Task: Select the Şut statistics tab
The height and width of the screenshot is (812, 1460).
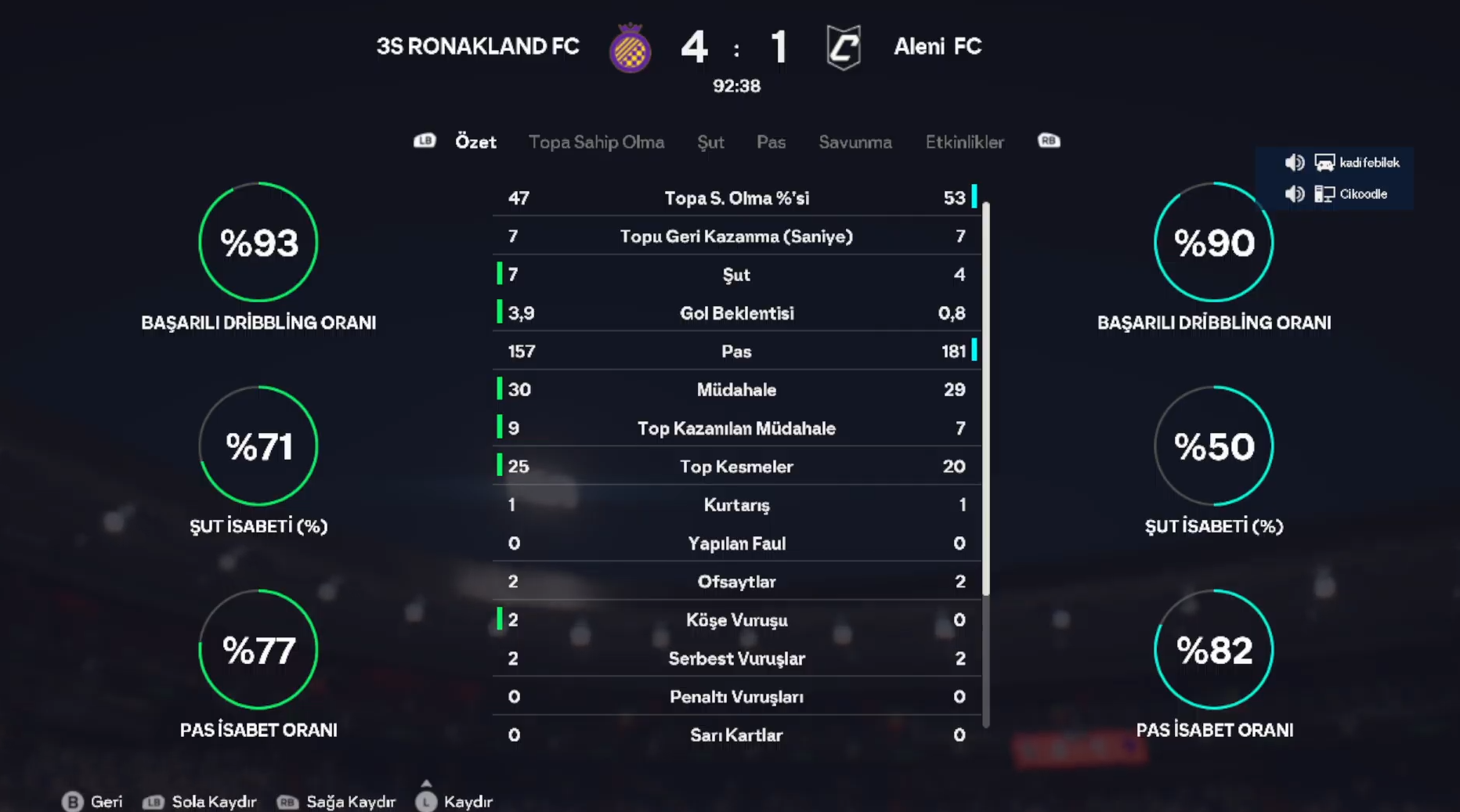Action: click(710, 142)
